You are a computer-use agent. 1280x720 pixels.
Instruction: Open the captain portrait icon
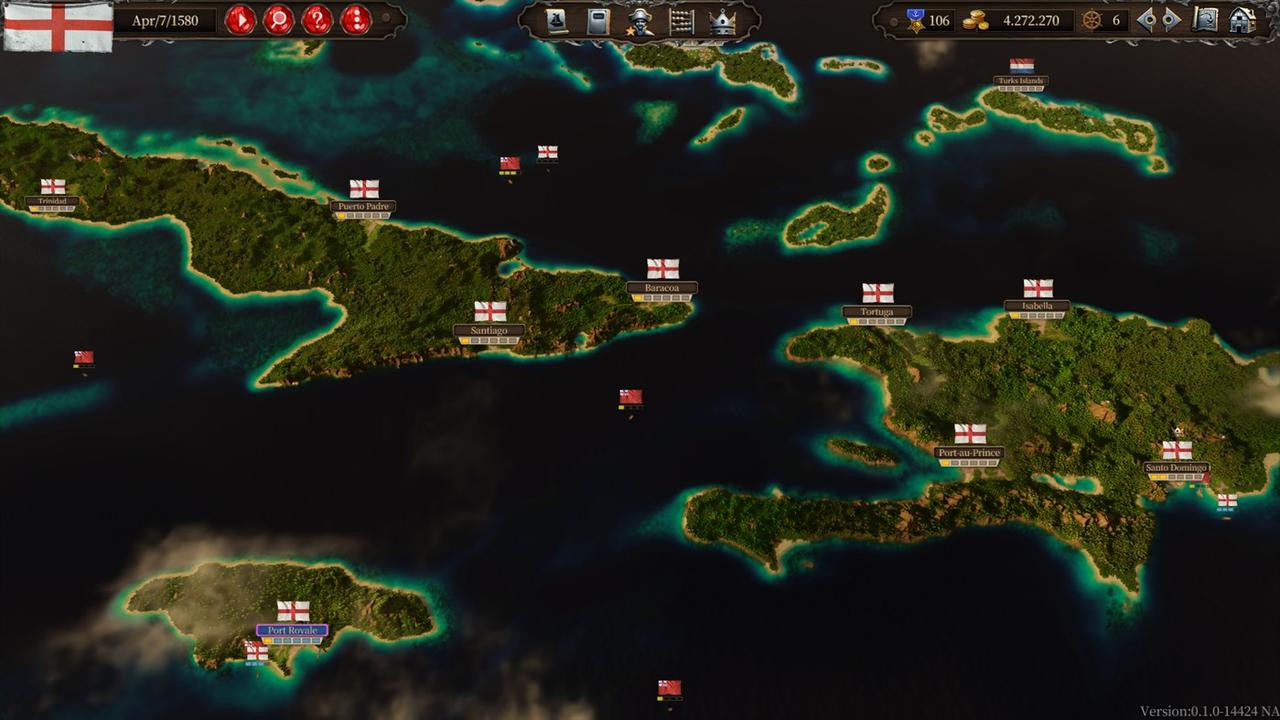click(x=640, y=21)
